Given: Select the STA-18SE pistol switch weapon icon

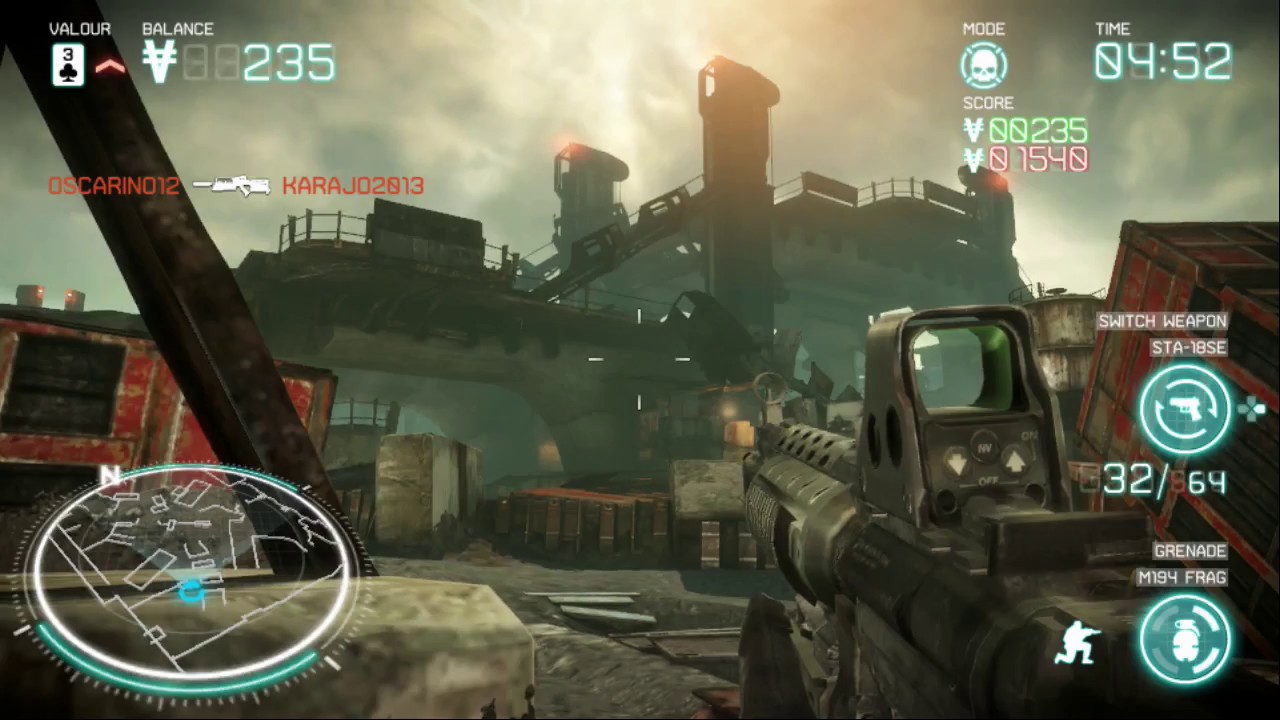Looking at the screenshot, I should [x=1186, y=408].
